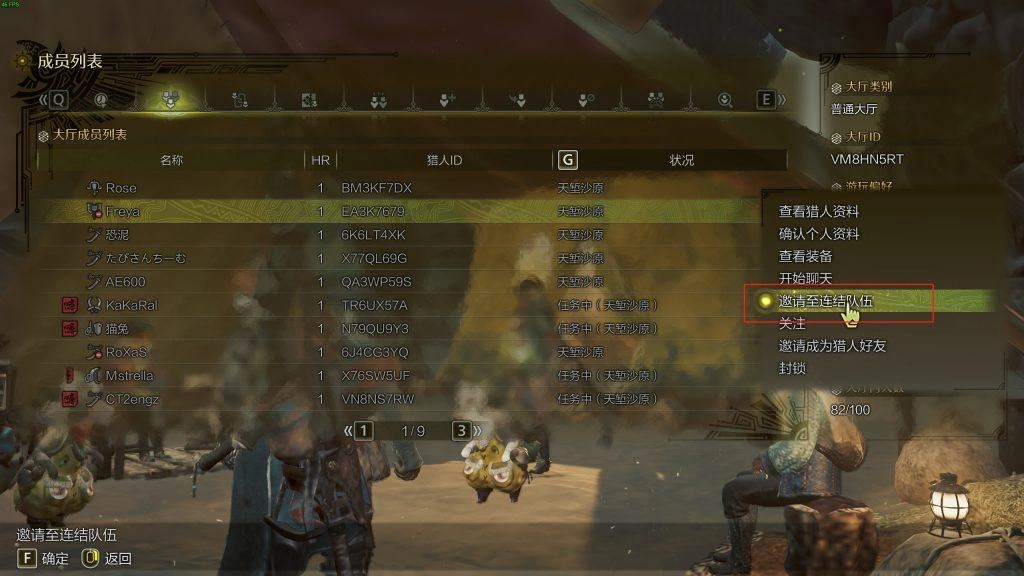Select the AE600 member row

click(125, 282)
